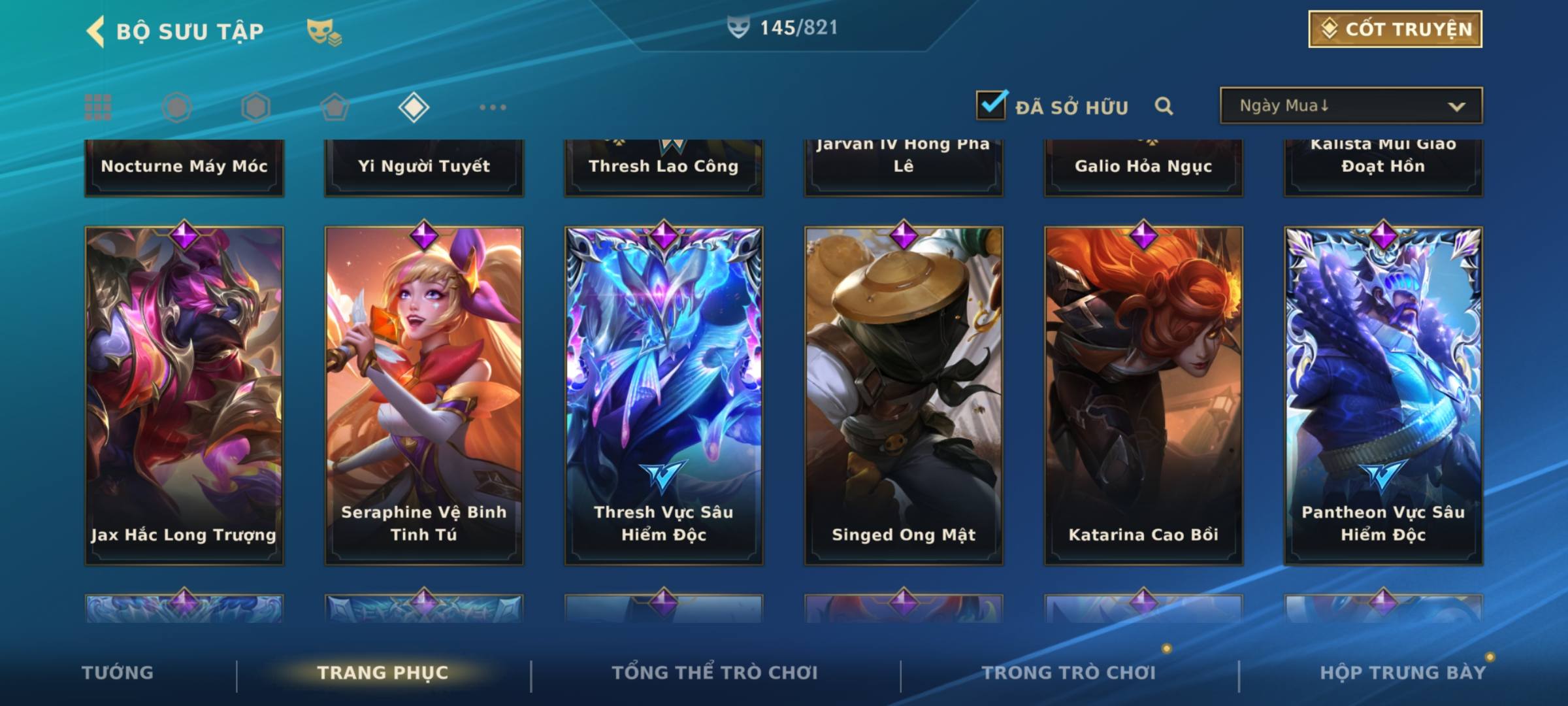Open the skin search magnifier
Viewport: 1568px width, 706px height.
click(x=1164, y=106)
